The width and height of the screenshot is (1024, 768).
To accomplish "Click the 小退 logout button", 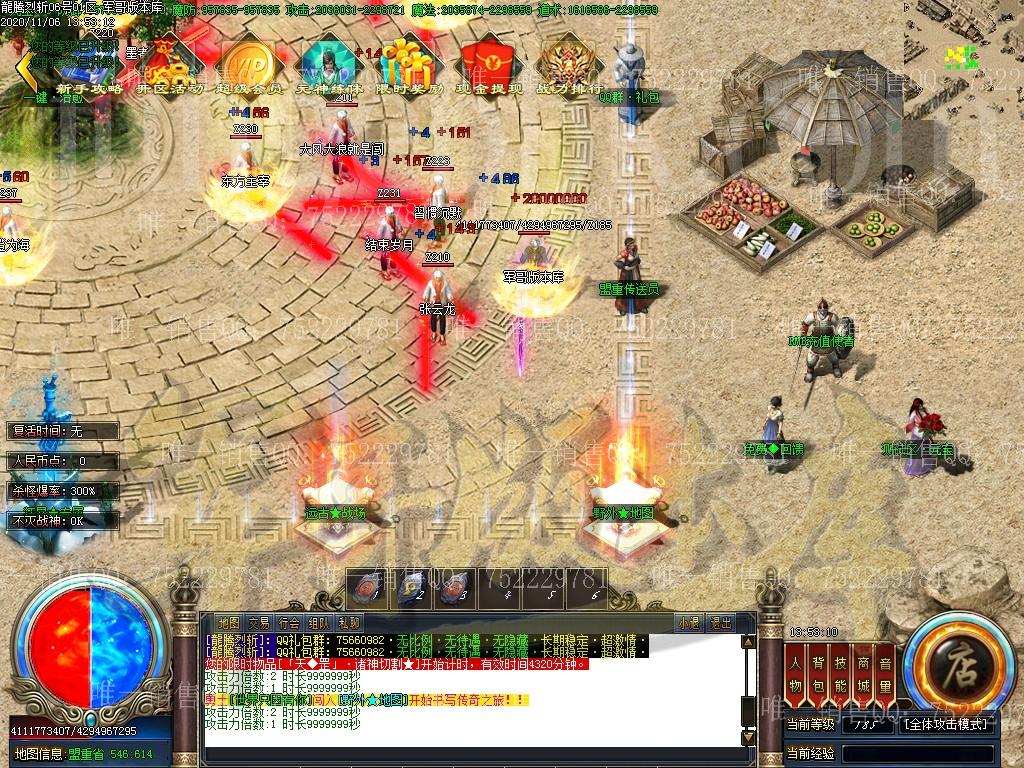I will tap(688, 622).
